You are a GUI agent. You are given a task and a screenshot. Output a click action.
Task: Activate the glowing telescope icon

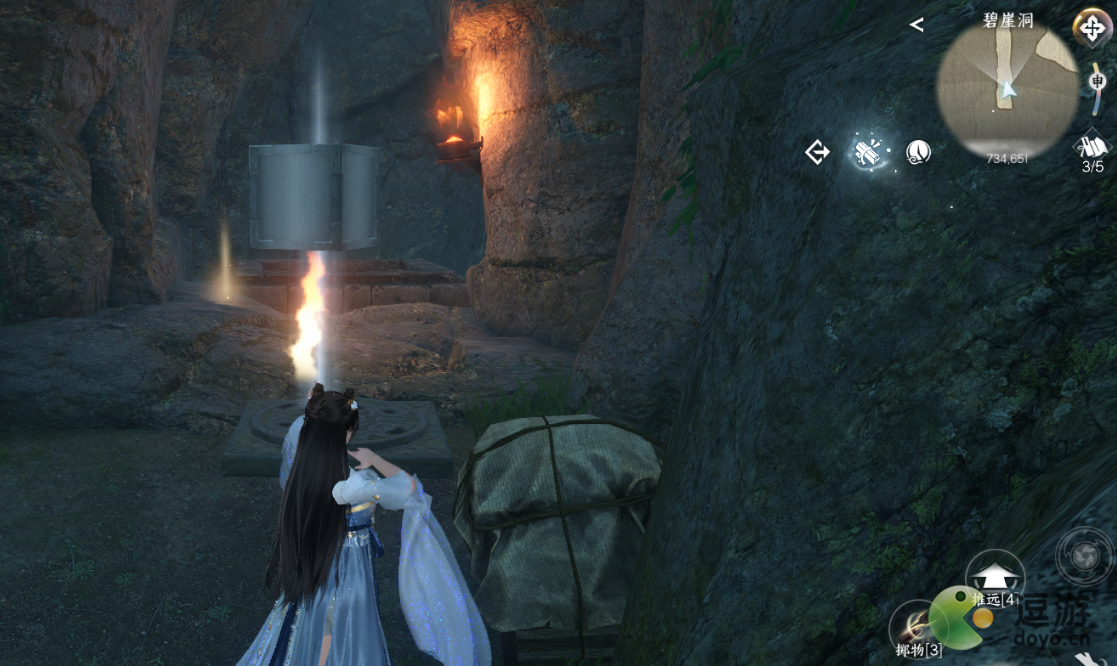pos(866,152)
